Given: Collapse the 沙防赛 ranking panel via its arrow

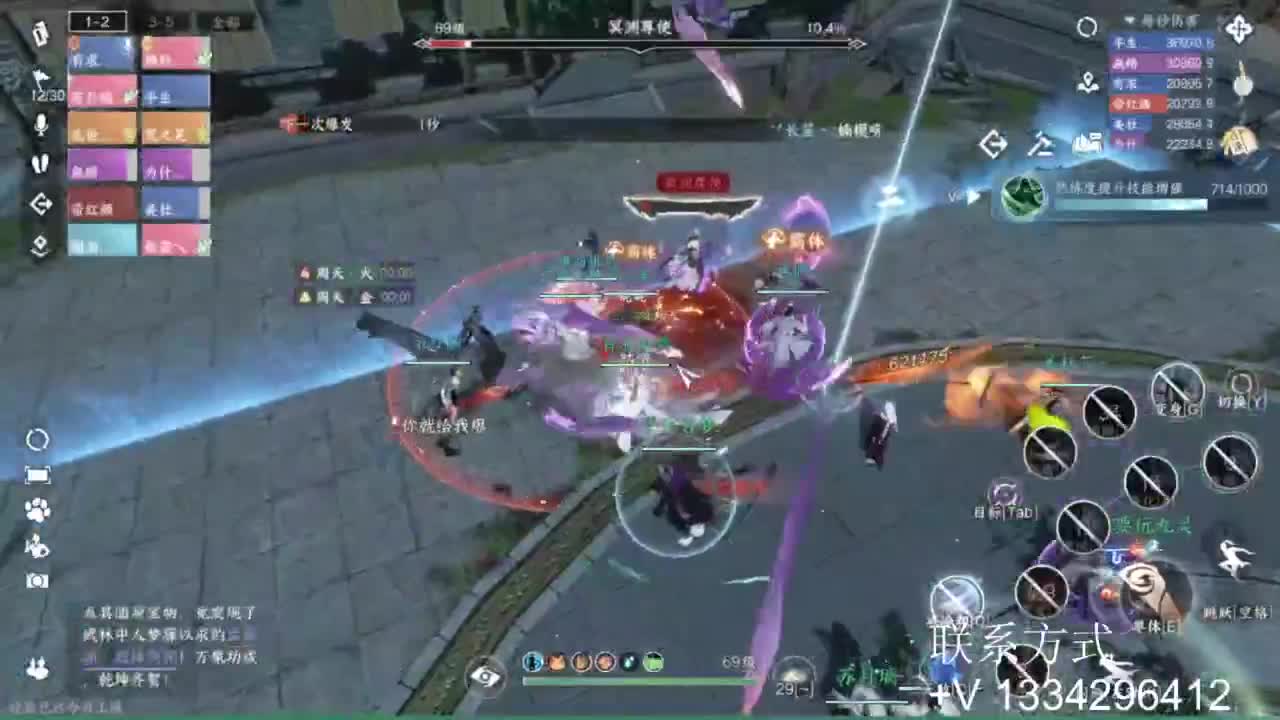Looking at the screenshot, I should [1129, 21].
